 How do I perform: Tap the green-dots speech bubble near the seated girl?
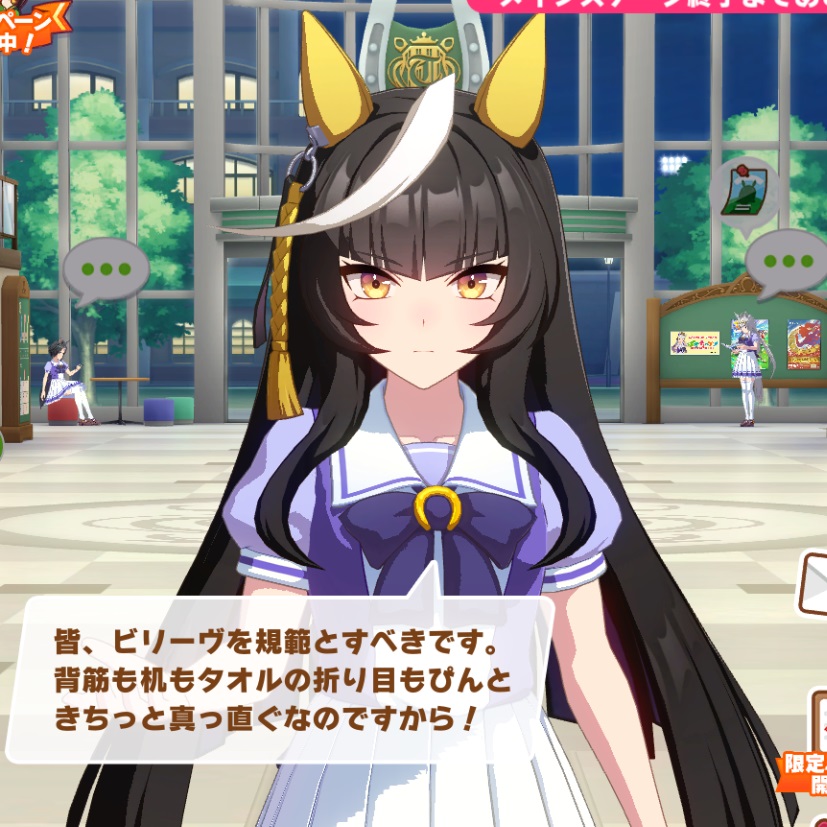coord(105,270)
